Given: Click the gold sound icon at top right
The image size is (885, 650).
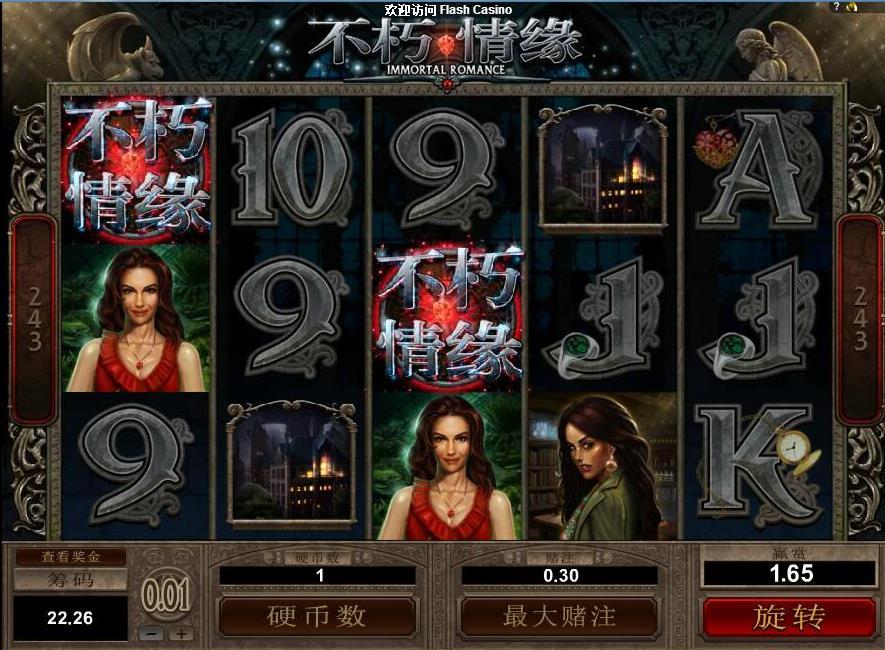Looking at the screenshot, I should [x=853, y=7].
